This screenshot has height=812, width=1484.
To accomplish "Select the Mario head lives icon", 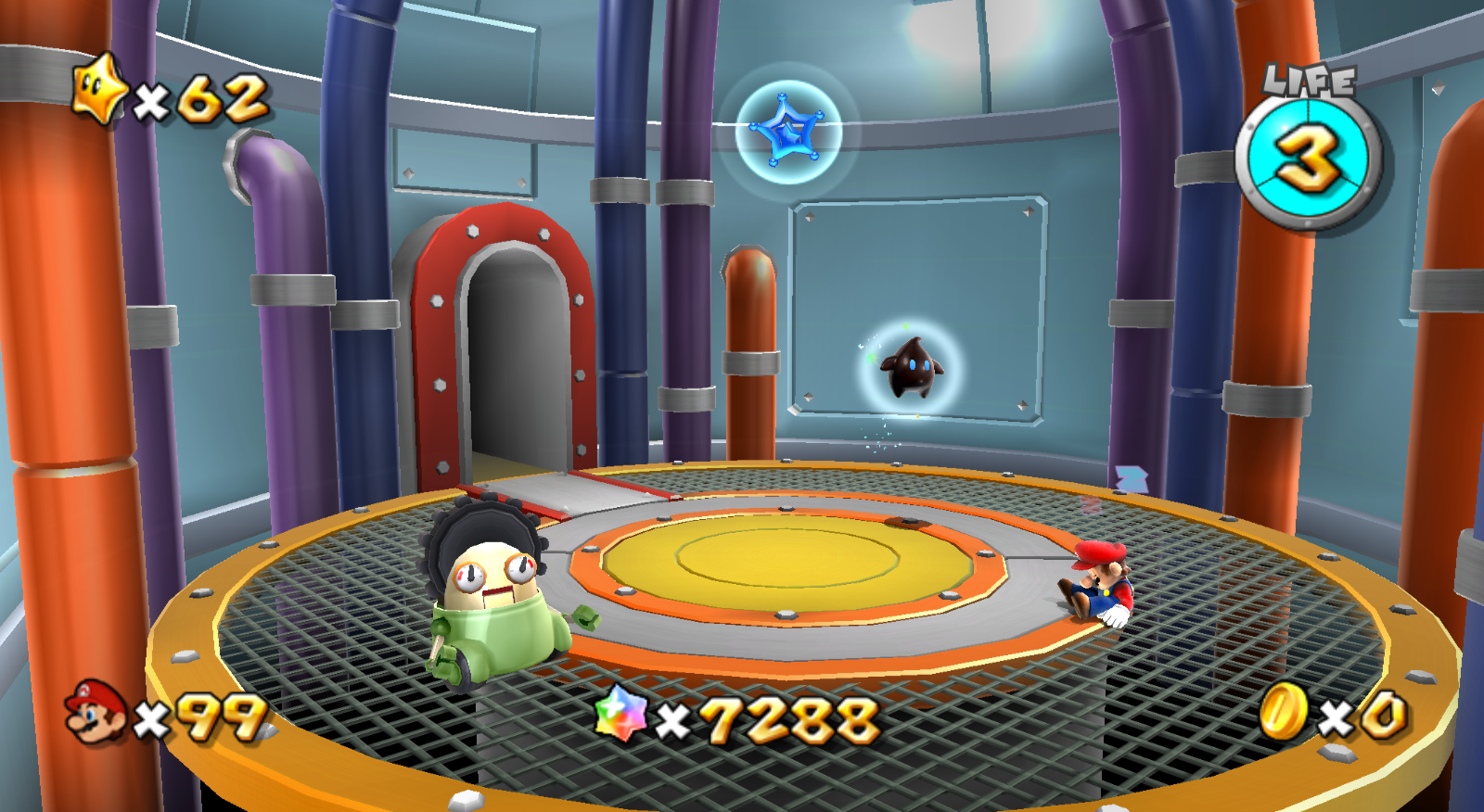I will tap(96, 712).
